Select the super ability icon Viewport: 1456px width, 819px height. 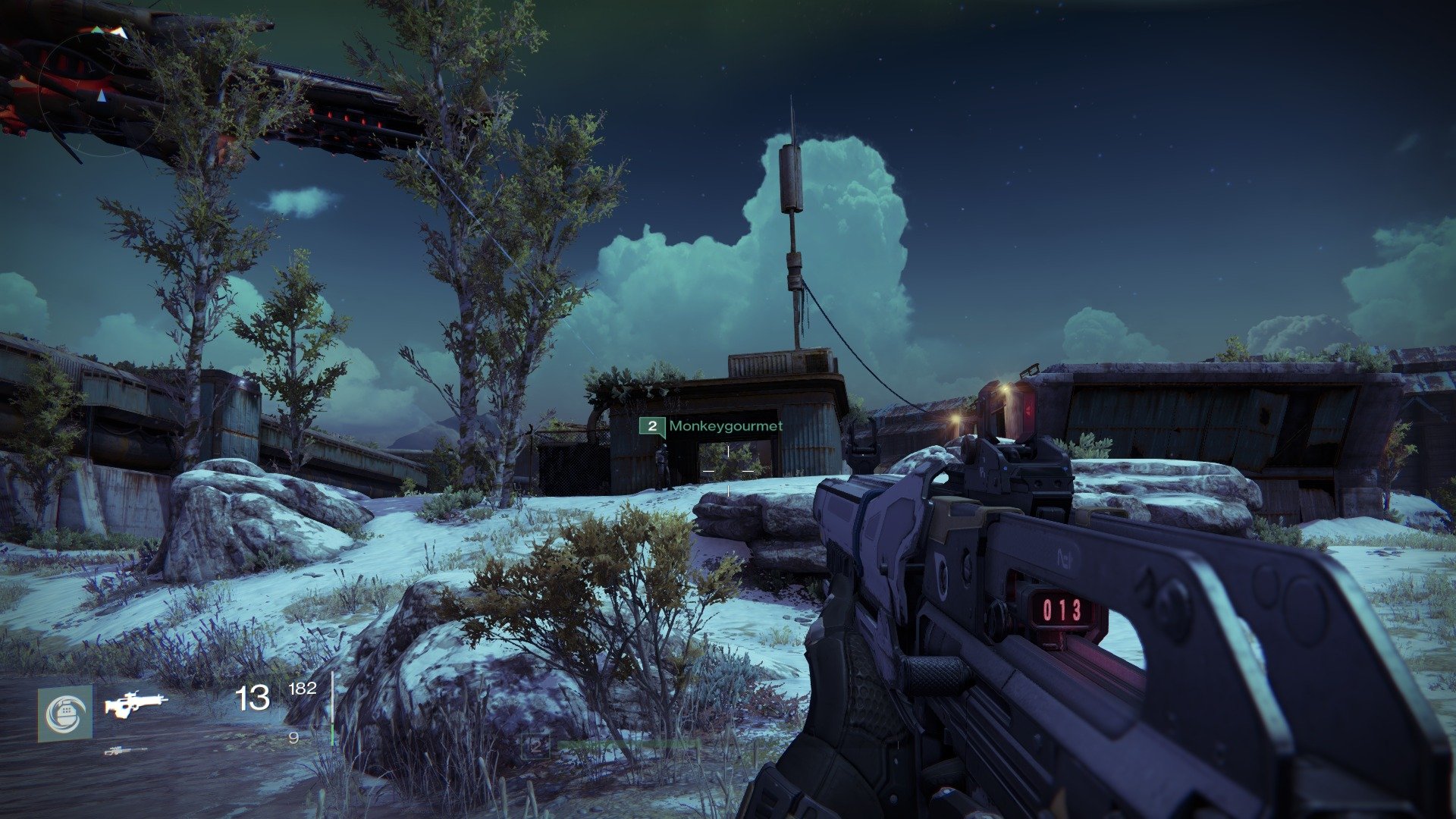pyautogui.click(x=65, y=714)
